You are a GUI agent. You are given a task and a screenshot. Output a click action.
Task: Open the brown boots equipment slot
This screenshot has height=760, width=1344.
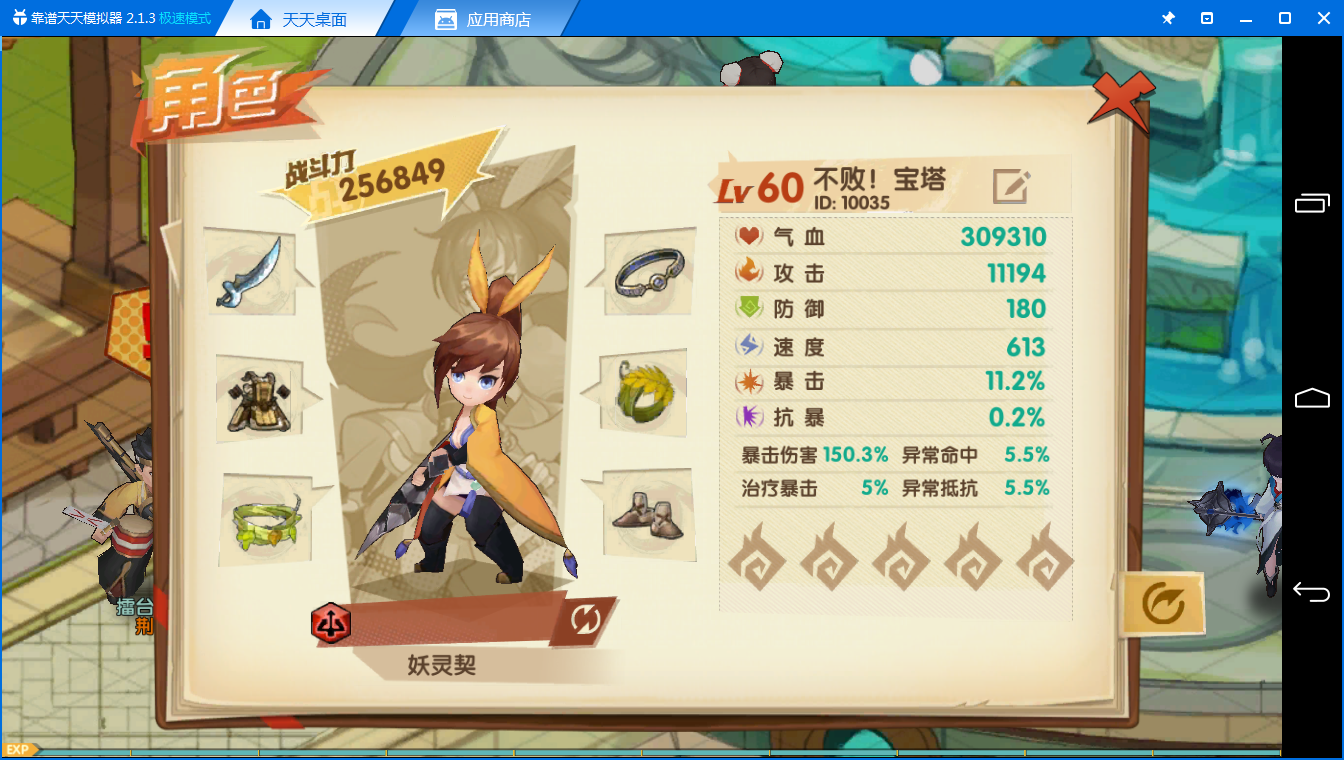click(644, 514)
